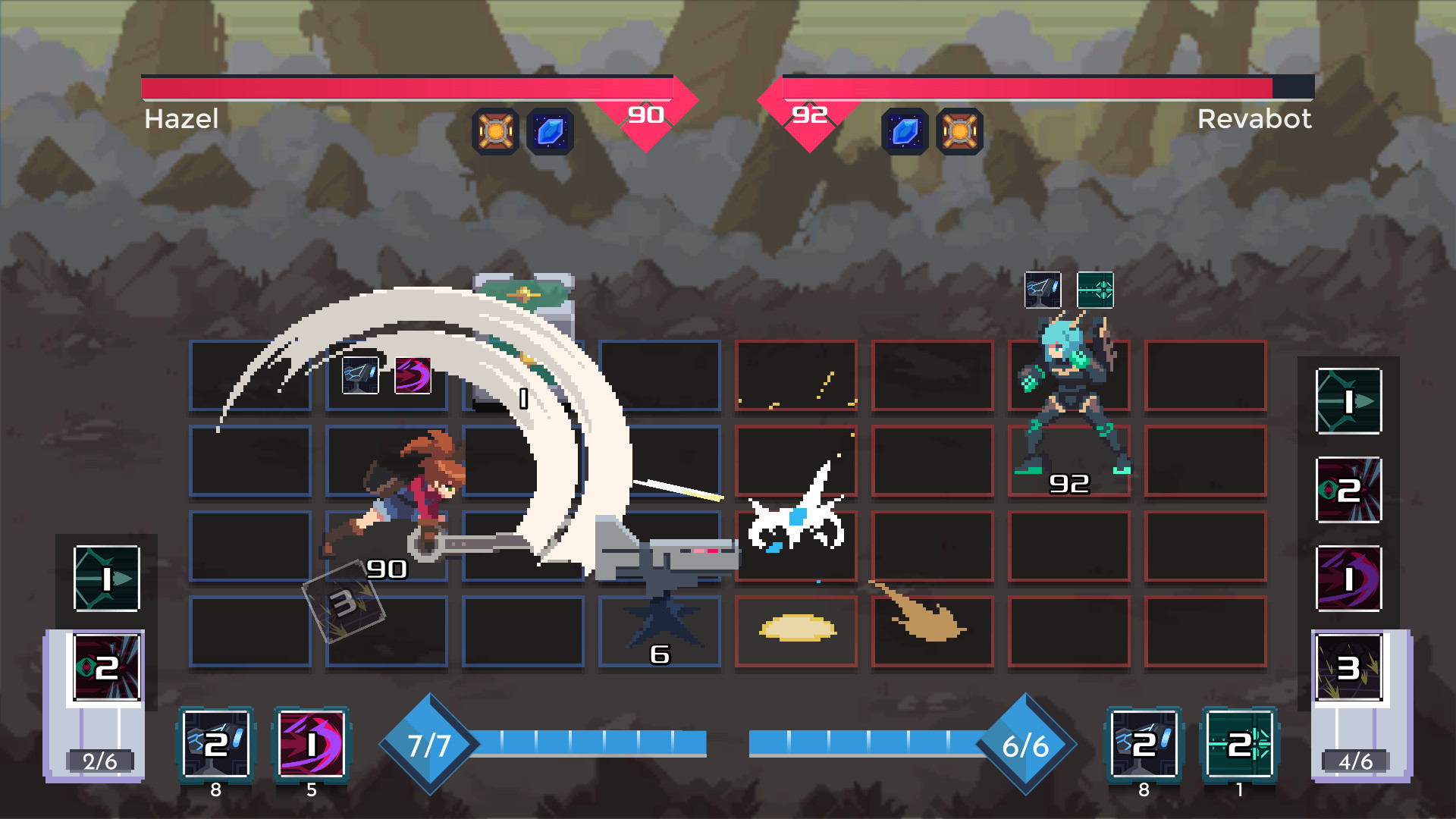Select the green arrow card in Hazel's queue

tap(106, 579)
